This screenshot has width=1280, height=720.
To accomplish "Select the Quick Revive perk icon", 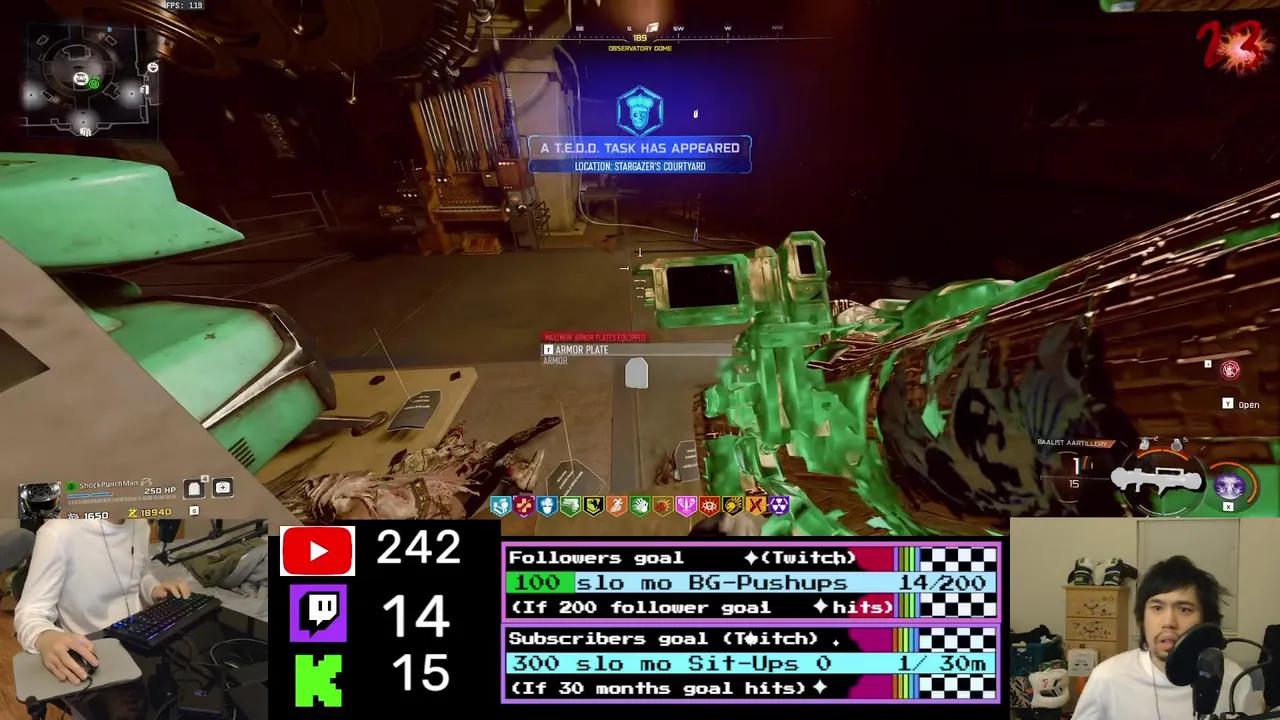I will (x=502, y=506).
